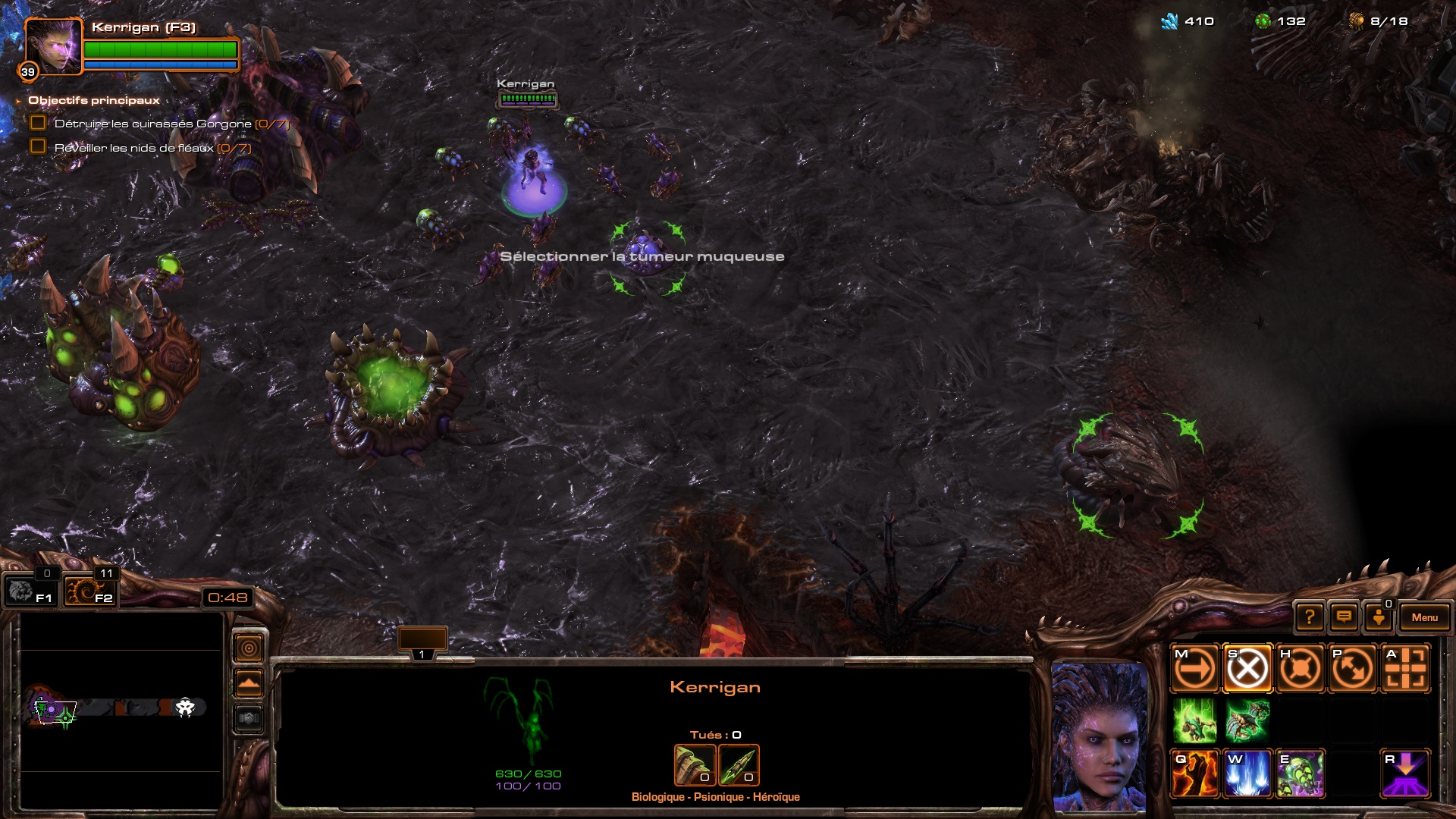1456x819 pixels.
Task: Use Kerrigan's fiery claw Q ability
Action: point(1195,773)
